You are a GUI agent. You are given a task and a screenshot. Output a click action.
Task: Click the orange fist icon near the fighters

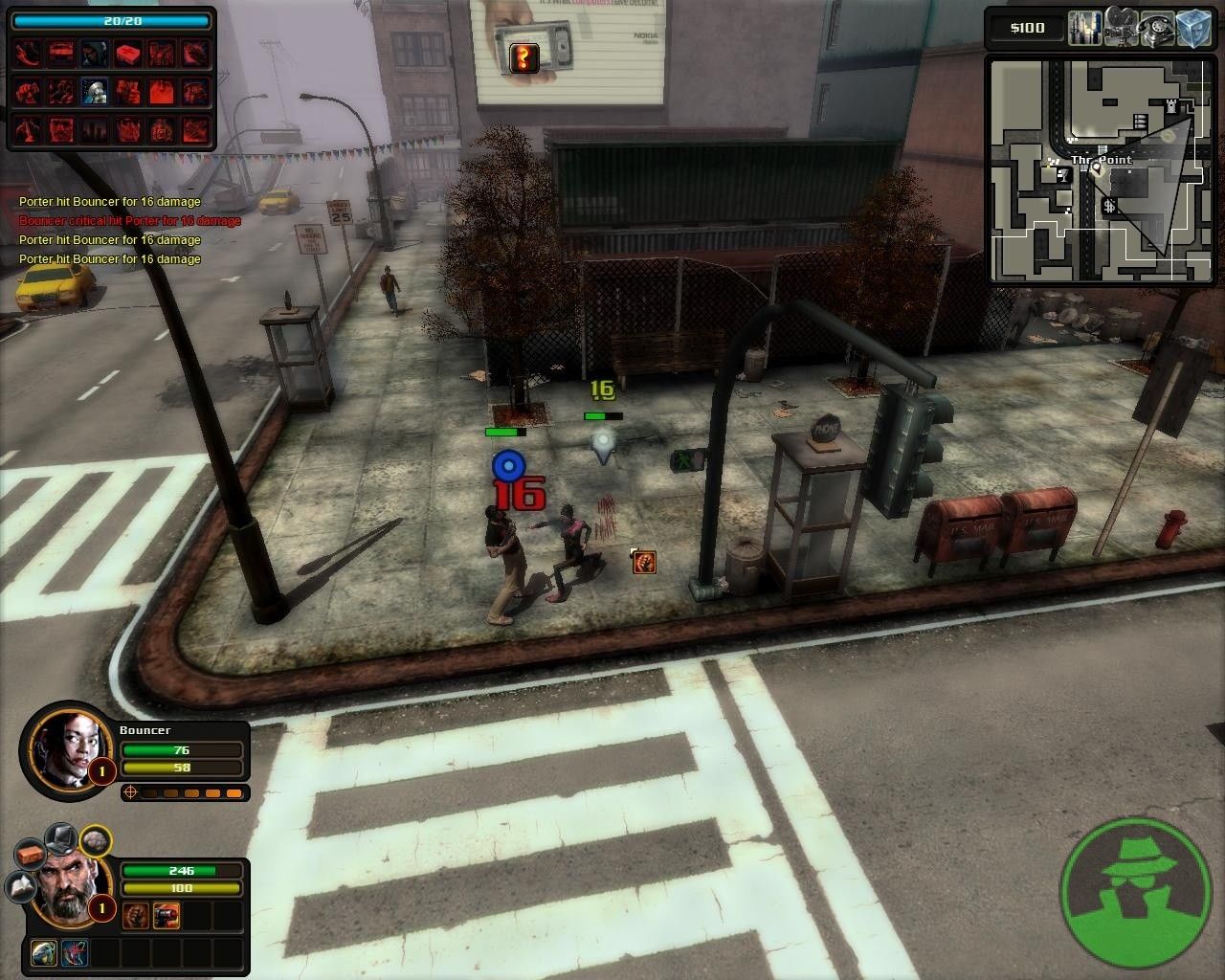644,562
